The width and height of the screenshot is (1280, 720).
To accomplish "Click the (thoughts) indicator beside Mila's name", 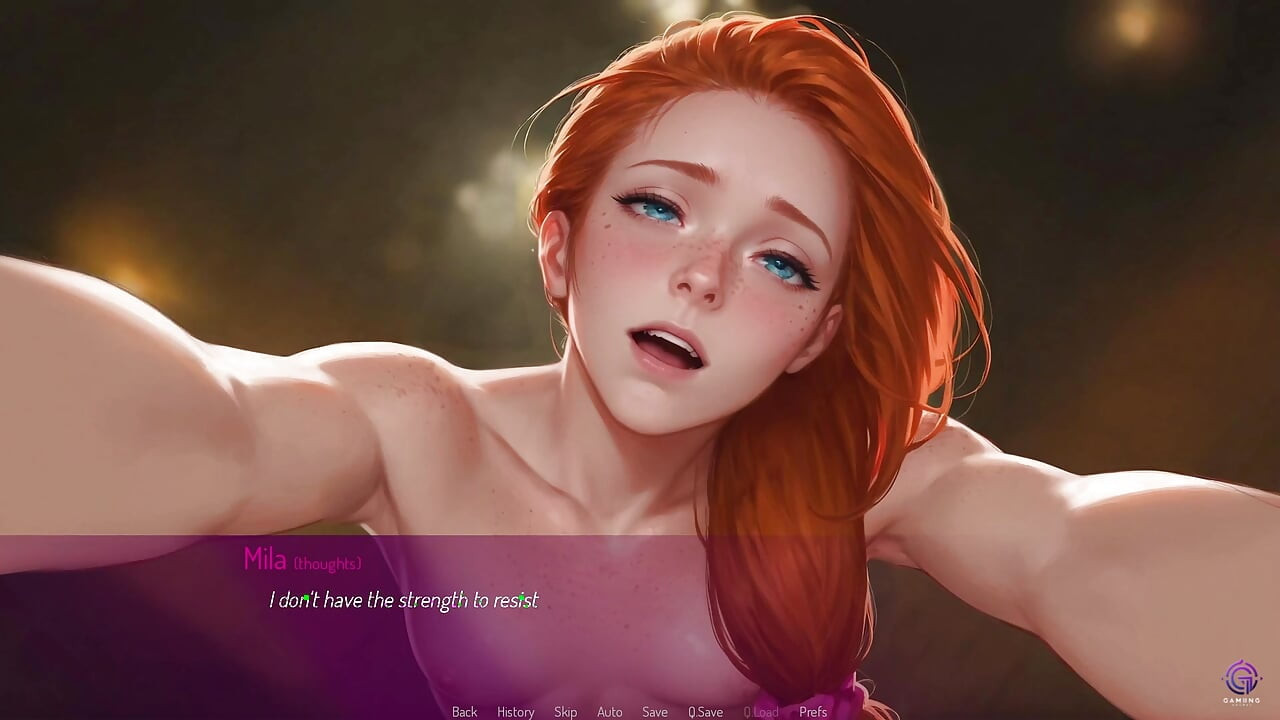I will click(326, 563).
